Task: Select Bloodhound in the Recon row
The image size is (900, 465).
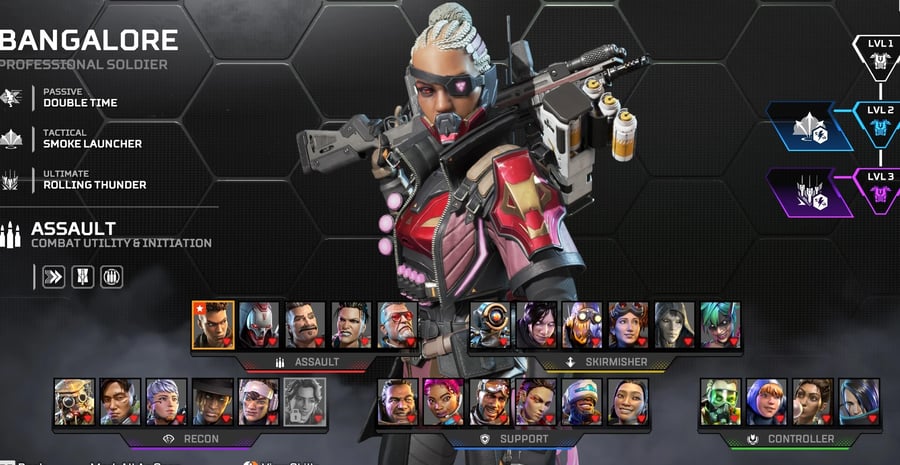Action: 74,401
